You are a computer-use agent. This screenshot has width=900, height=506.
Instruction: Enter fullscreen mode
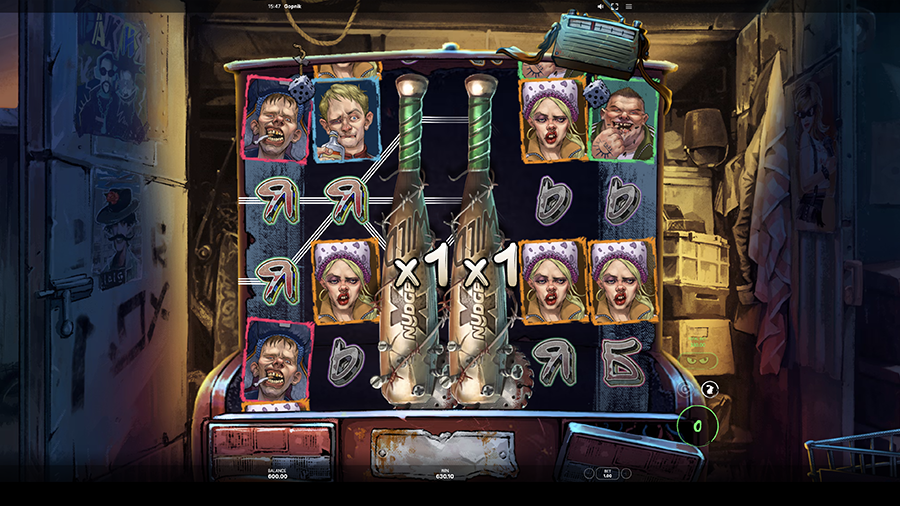pos(614,6)
